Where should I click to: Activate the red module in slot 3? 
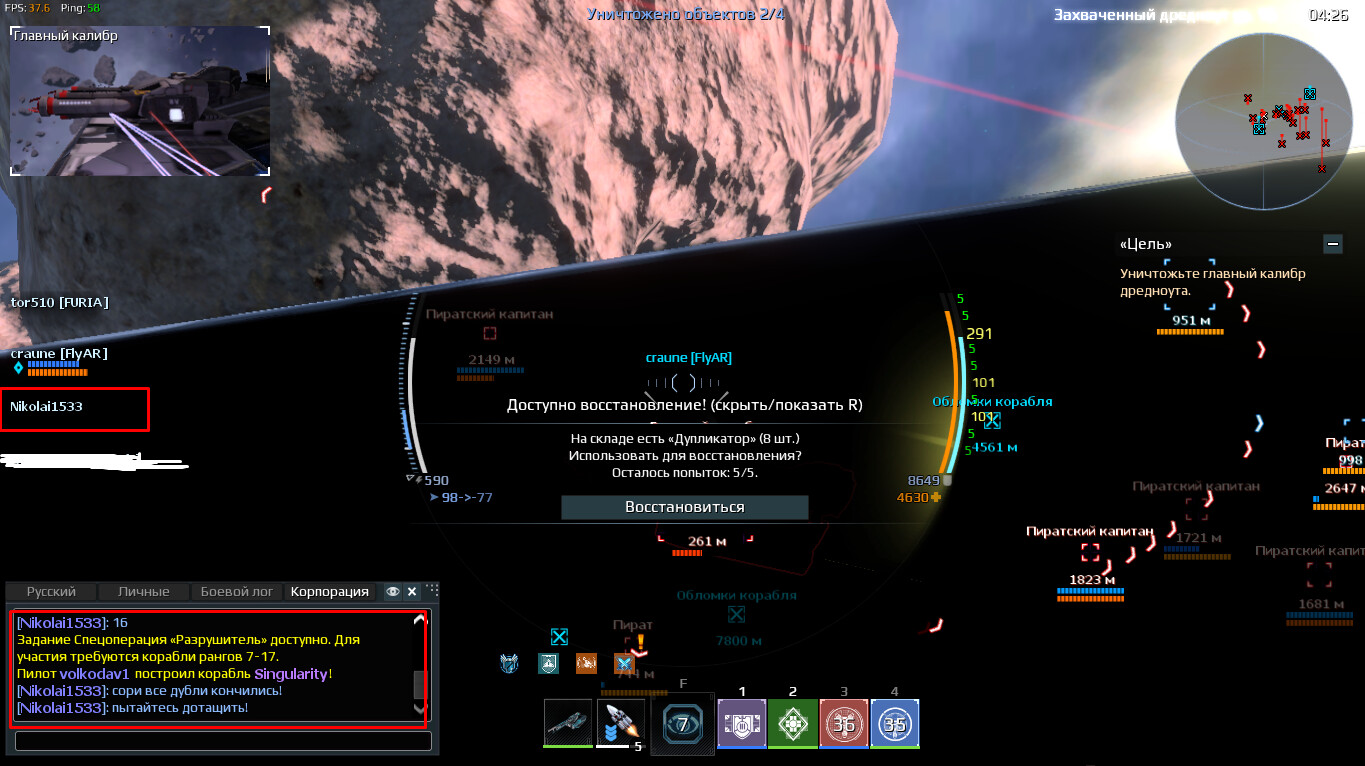843,723
